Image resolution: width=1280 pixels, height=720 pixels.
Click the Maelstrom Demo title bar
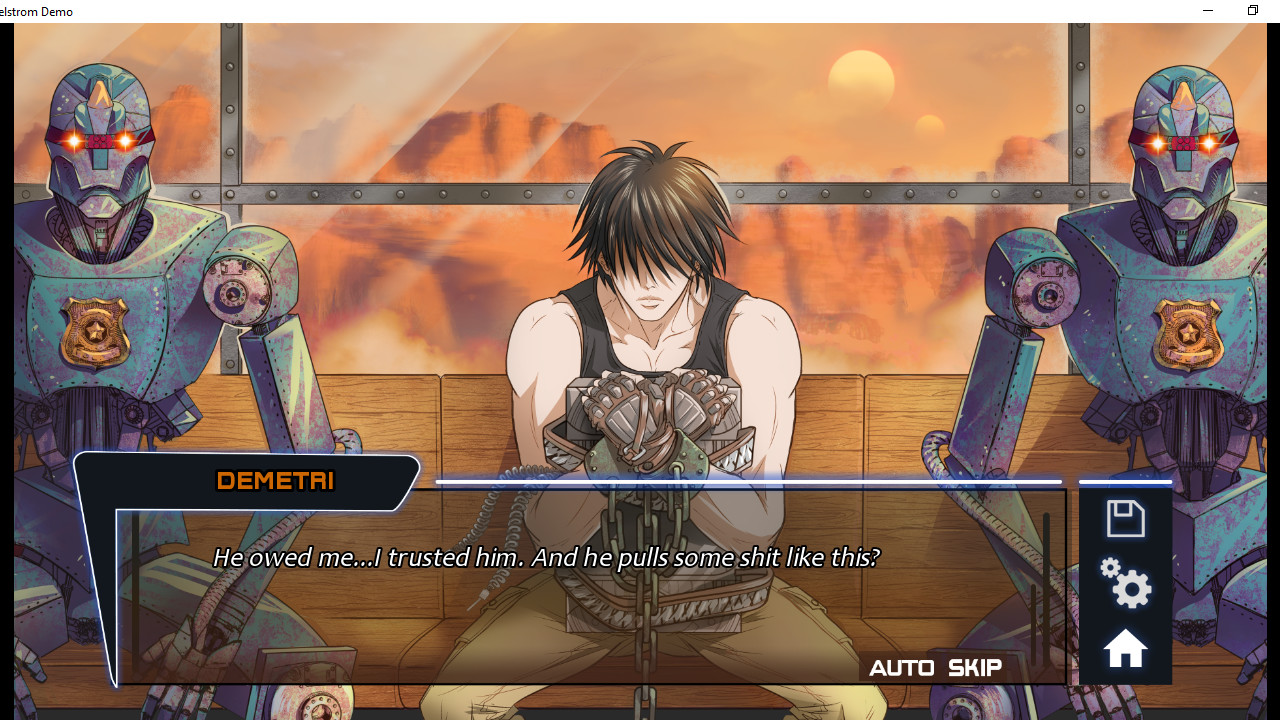[37, 11]
